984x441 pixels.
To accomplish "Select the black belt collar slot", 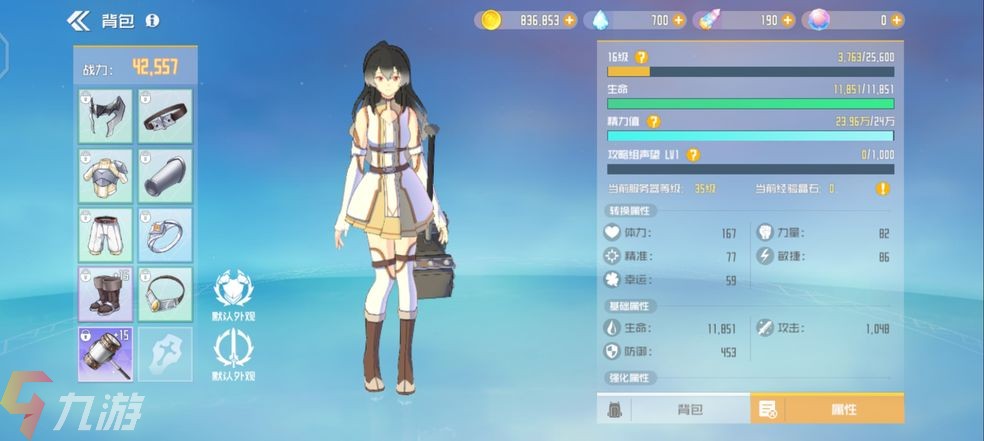I will coord(165,116).
